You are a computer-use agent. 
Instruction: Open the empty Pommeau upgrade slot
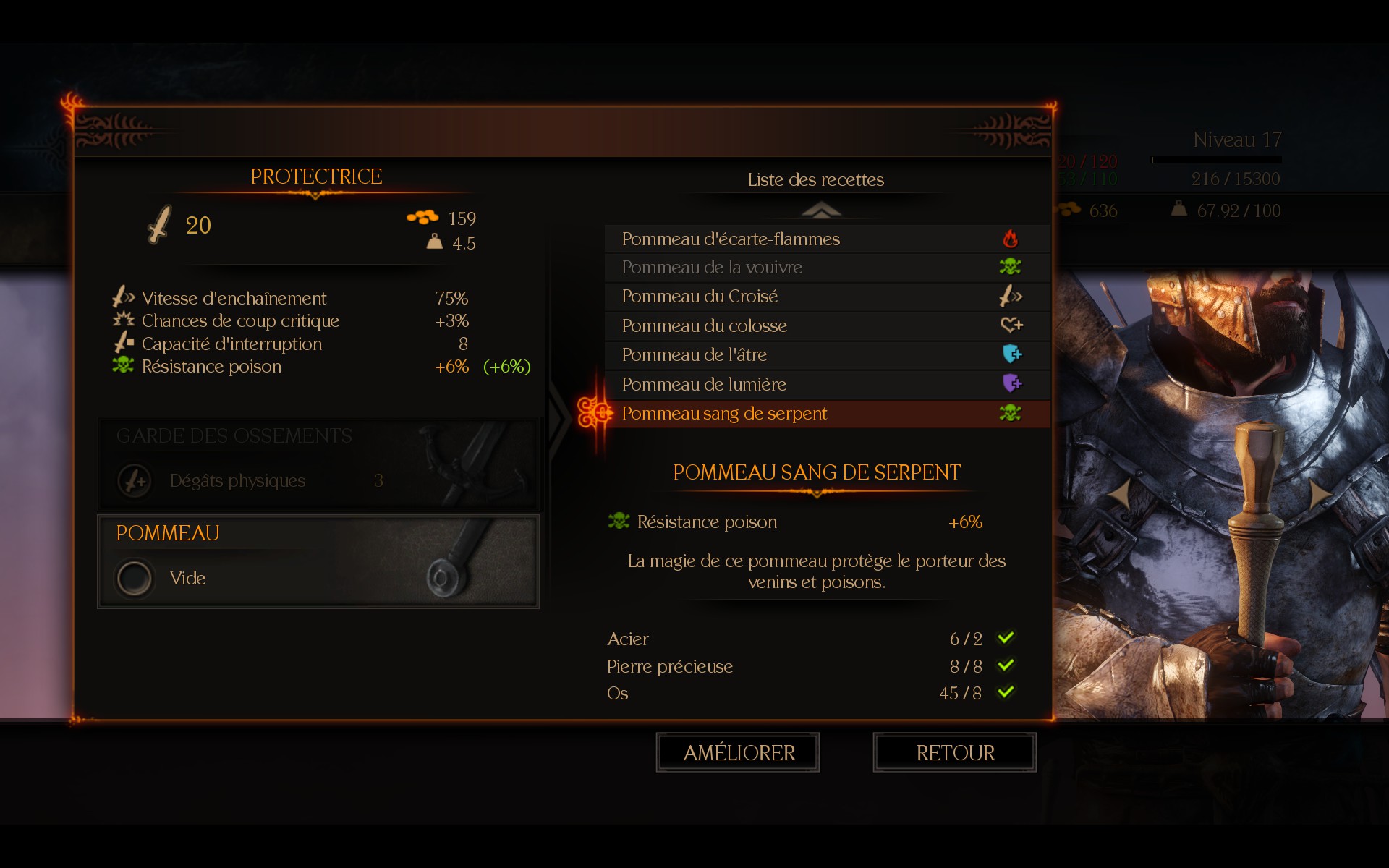pyautogui.click(x=318, y=562)
